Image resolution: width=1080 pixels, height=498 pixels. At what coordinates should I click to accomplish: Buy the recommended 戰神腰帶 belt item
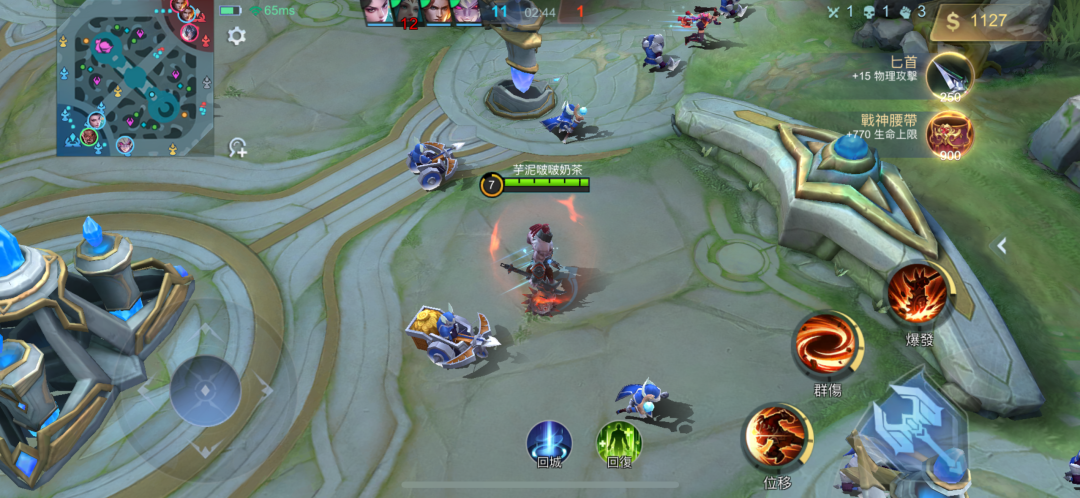coord(948,134)
